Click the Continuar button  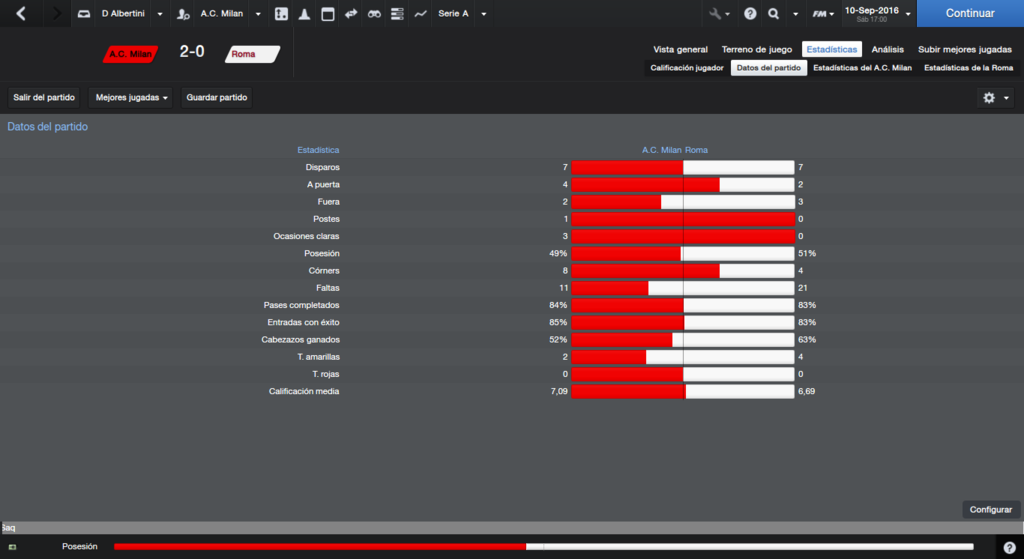(x=969, y=14)
